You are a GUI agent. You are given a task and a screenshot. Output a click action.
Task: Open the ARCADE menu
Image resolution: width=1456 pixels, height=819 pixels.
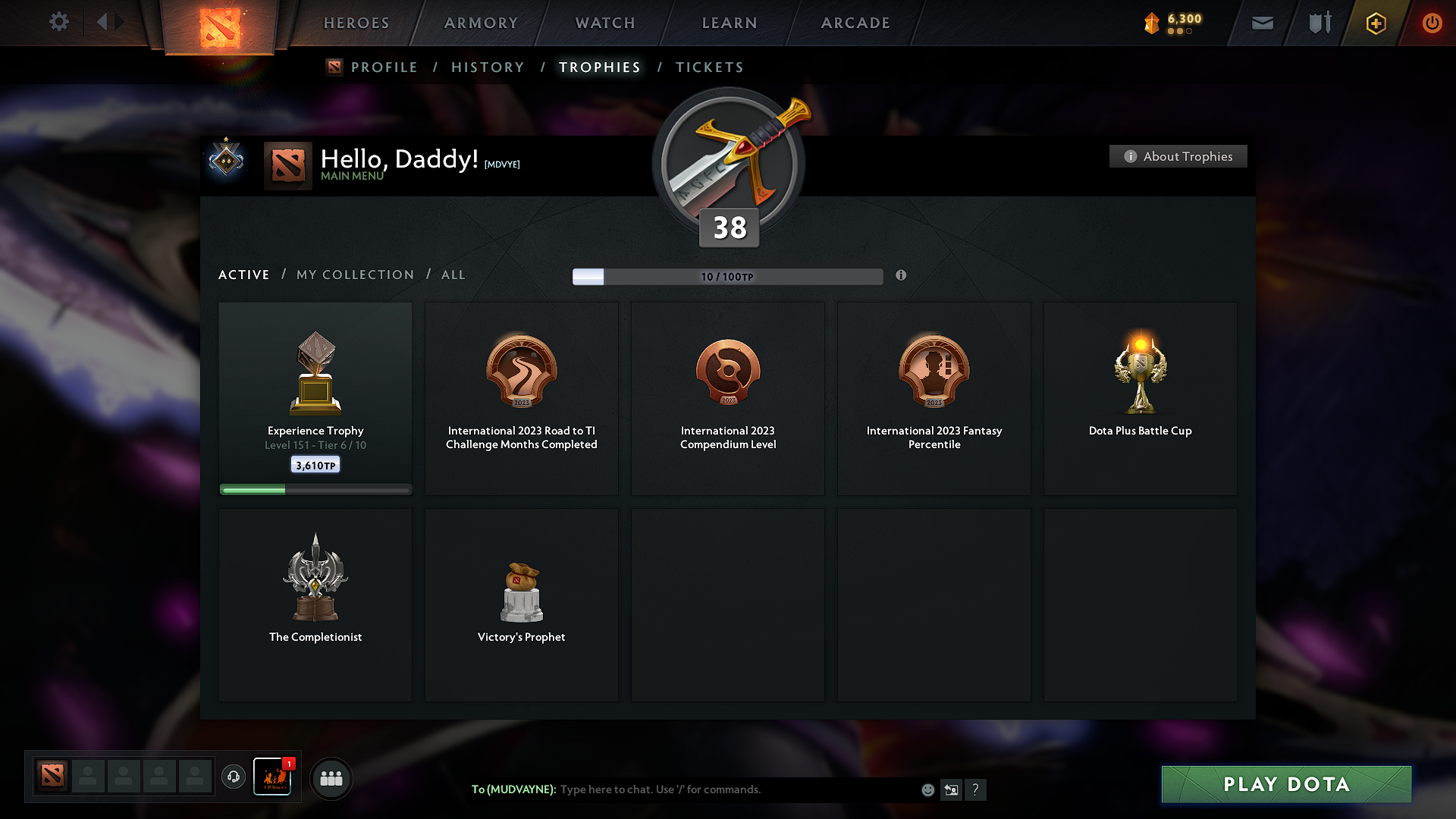[855, 23]
